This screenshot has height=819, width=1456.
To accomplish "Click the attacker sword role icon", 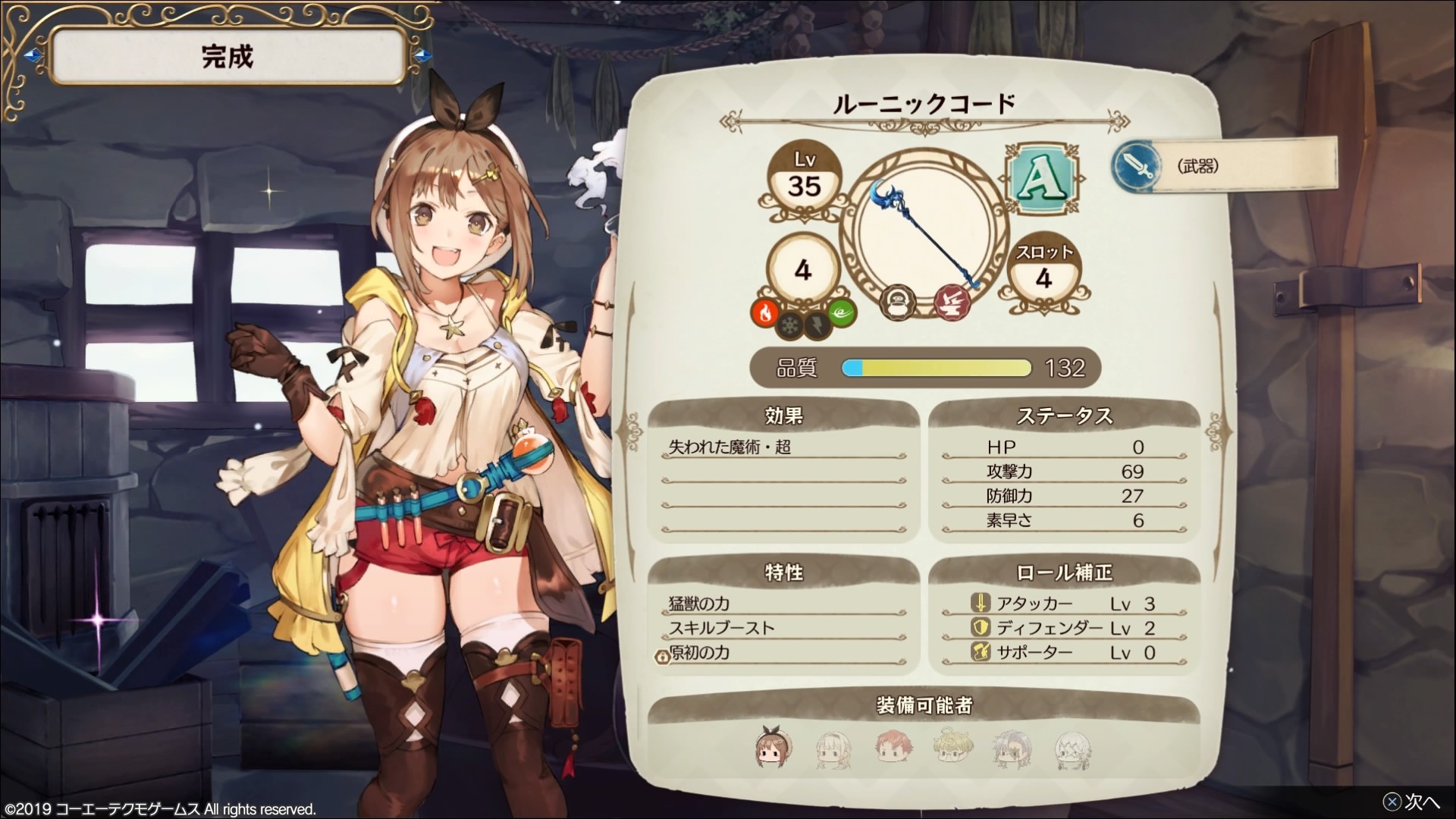I will pos(981,602).
